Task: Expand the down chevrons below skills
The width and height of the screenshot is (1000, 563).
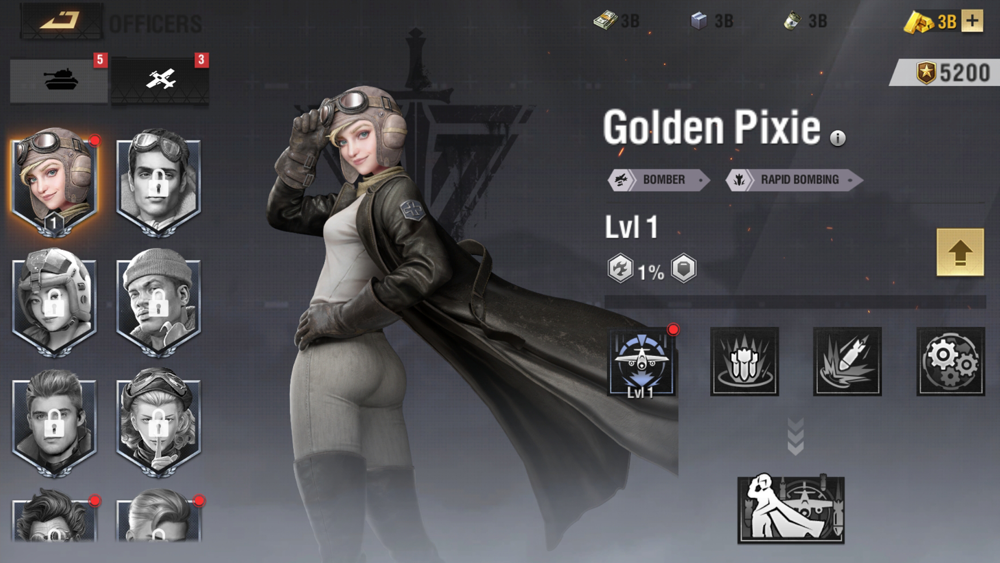Action: pyautogui.click(x=795, y=437)
